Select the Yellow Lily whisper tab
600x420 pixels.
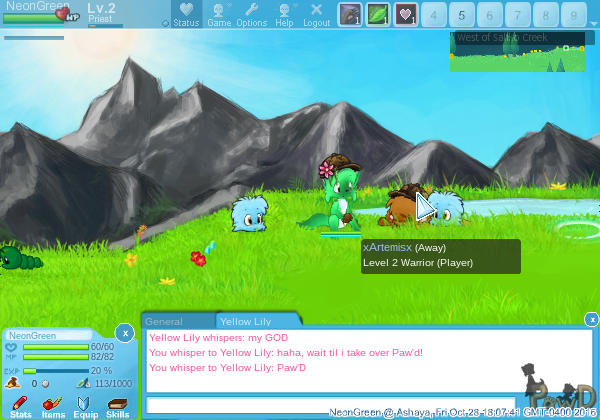click(x=245, y=321)
